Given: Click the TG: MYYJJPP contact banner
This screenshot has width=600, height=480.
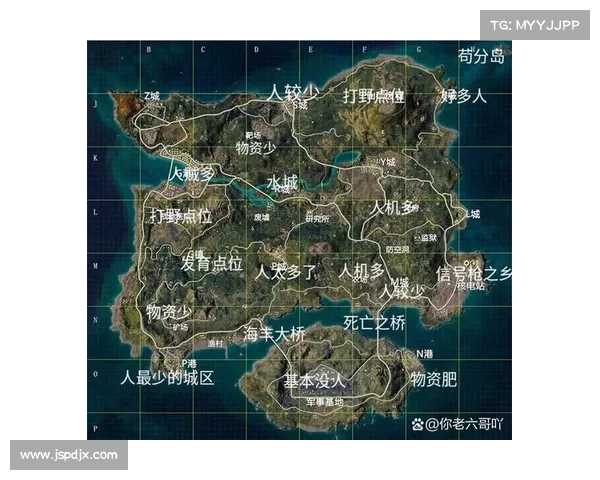Looking at the screenshot, I should [x=535, y=24].
